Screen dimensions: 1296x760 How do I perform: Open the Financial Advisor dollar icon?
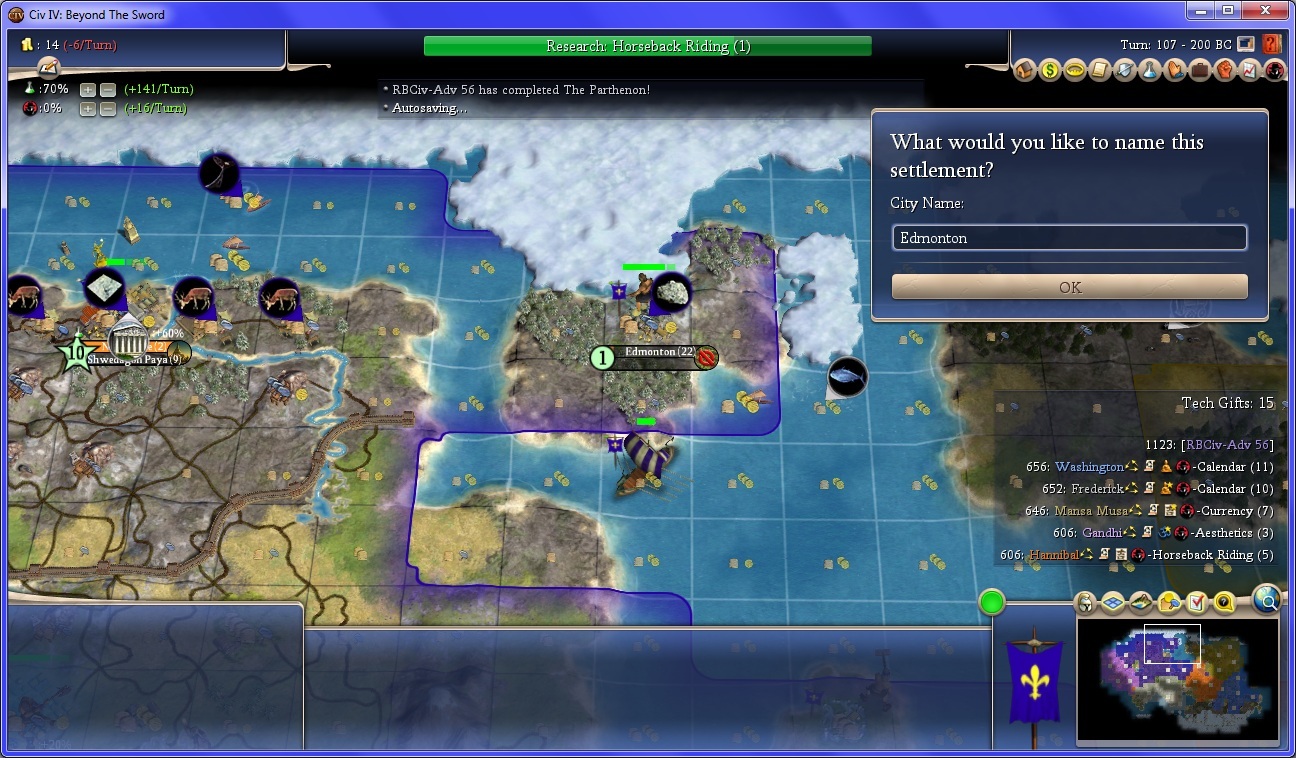1050,71
